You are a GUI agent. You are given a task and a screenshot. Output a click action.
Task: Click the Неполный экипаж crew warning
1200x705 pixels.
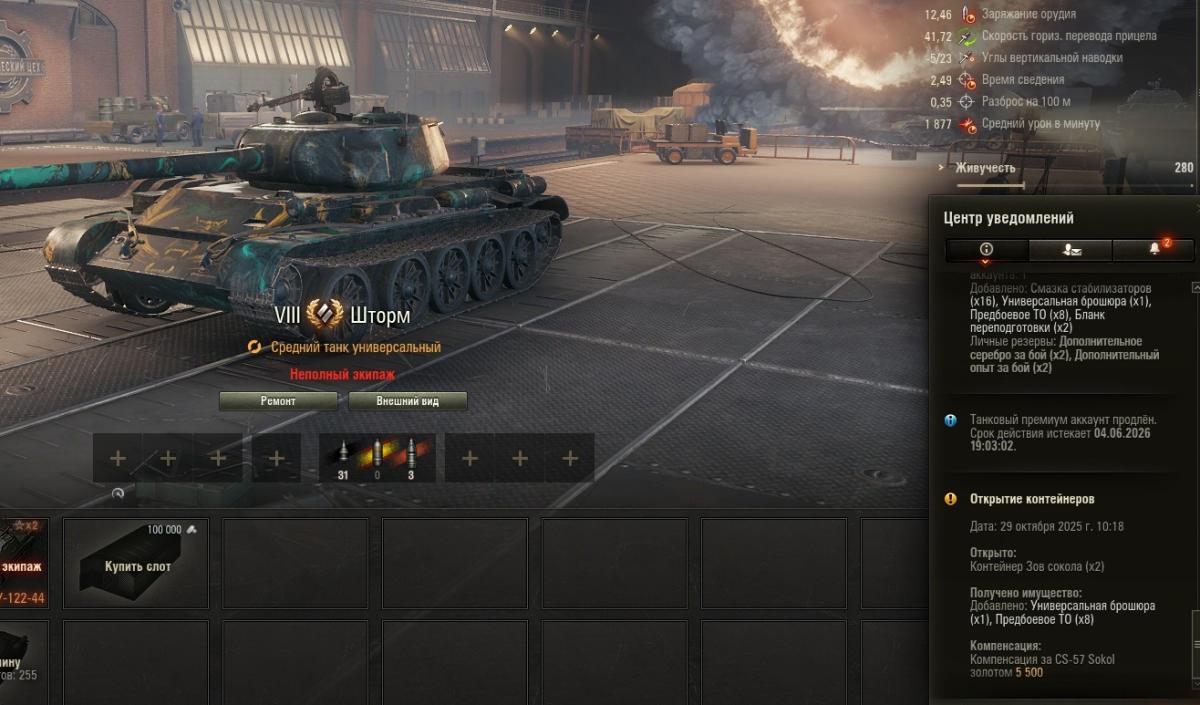pos(342,374)
